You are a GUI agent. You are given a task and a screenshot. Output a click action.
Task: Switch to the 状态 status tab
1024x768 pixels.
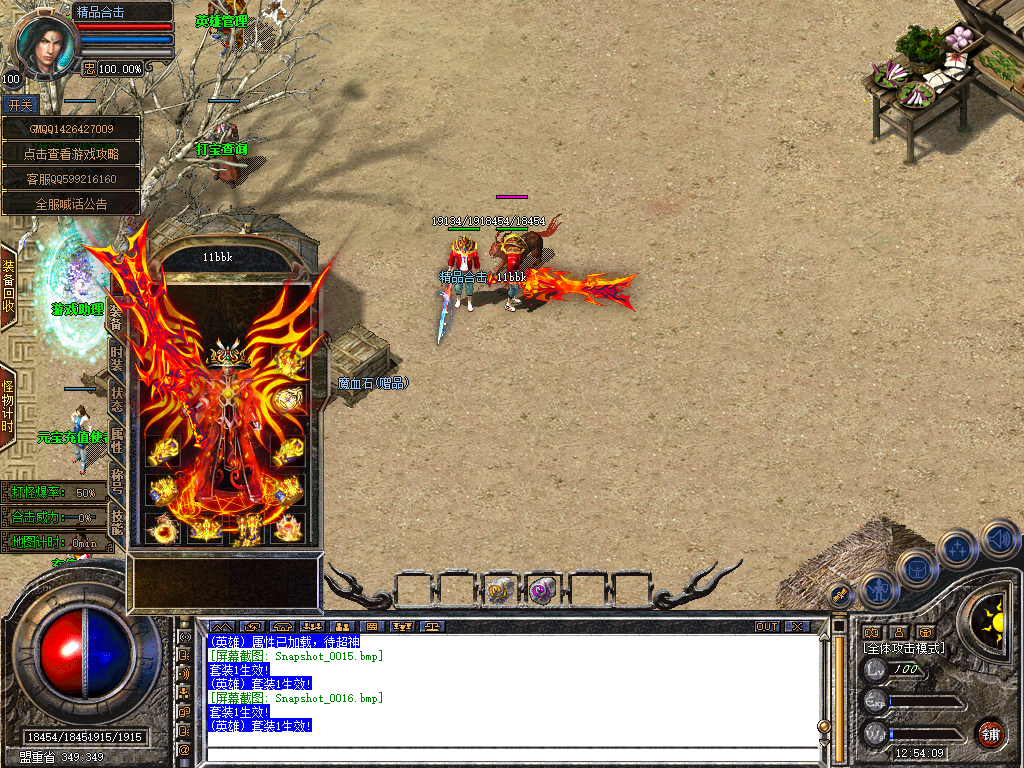pos(116,397)
